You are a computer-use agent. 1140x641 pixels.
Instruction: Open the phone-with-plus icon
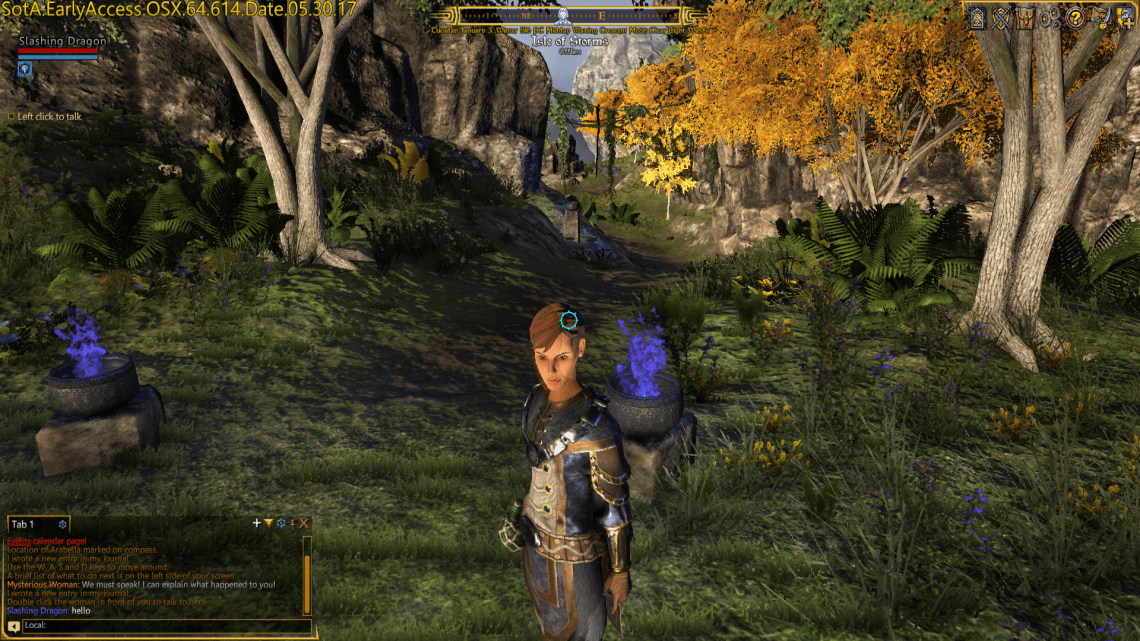pyautogui.click(x=1125, y=17)
